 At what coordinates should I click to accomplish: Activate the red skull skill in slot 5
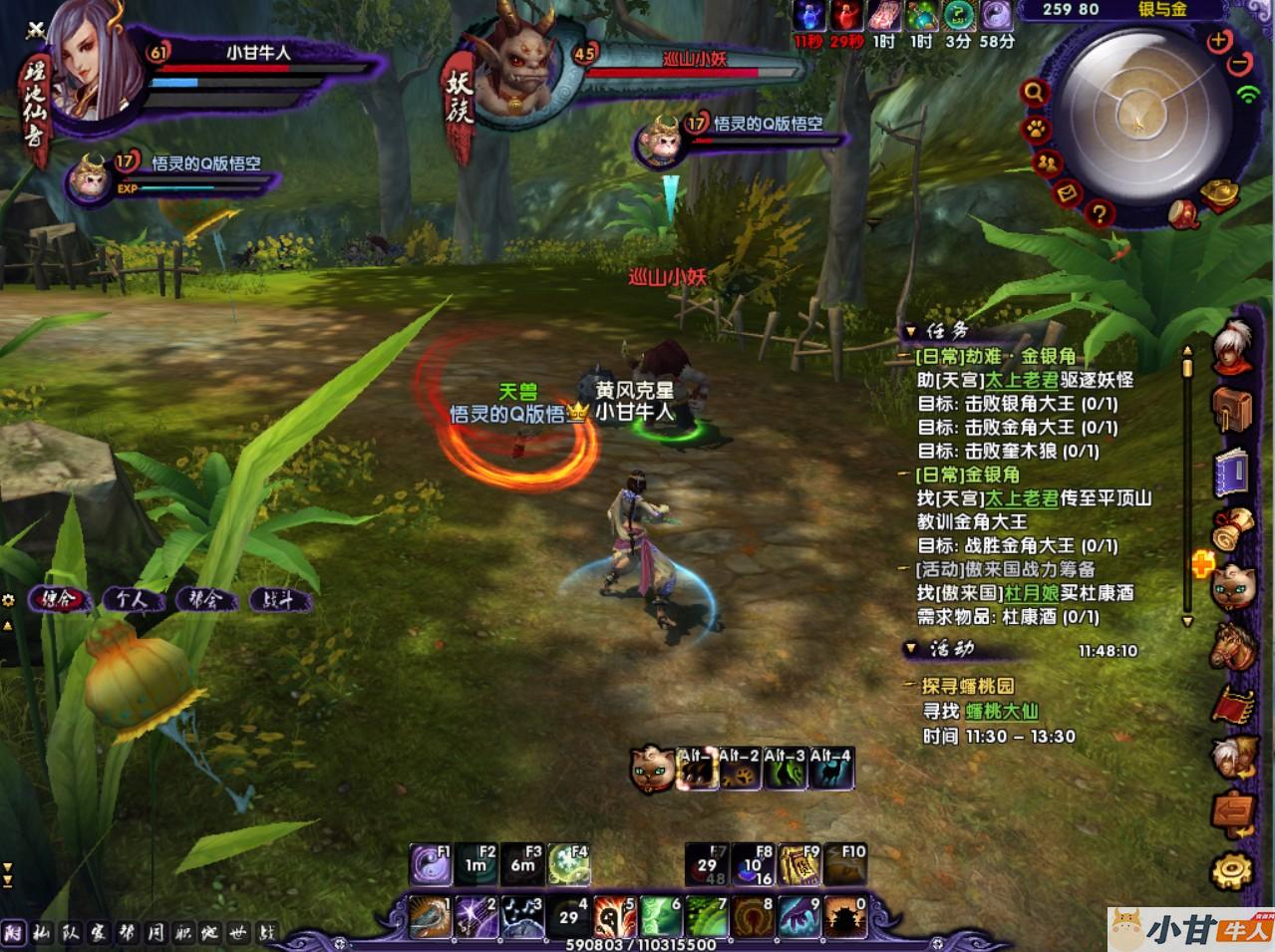coord(614,917)
